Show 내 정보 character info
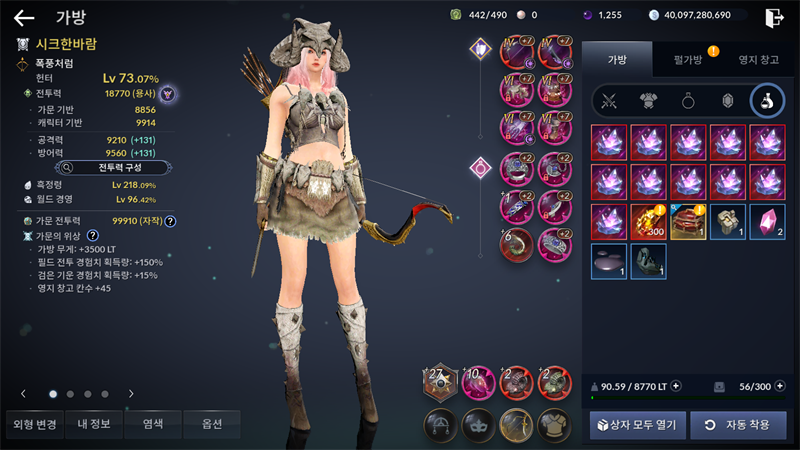The height and width of the screenshot is (450, 800). 96,424
